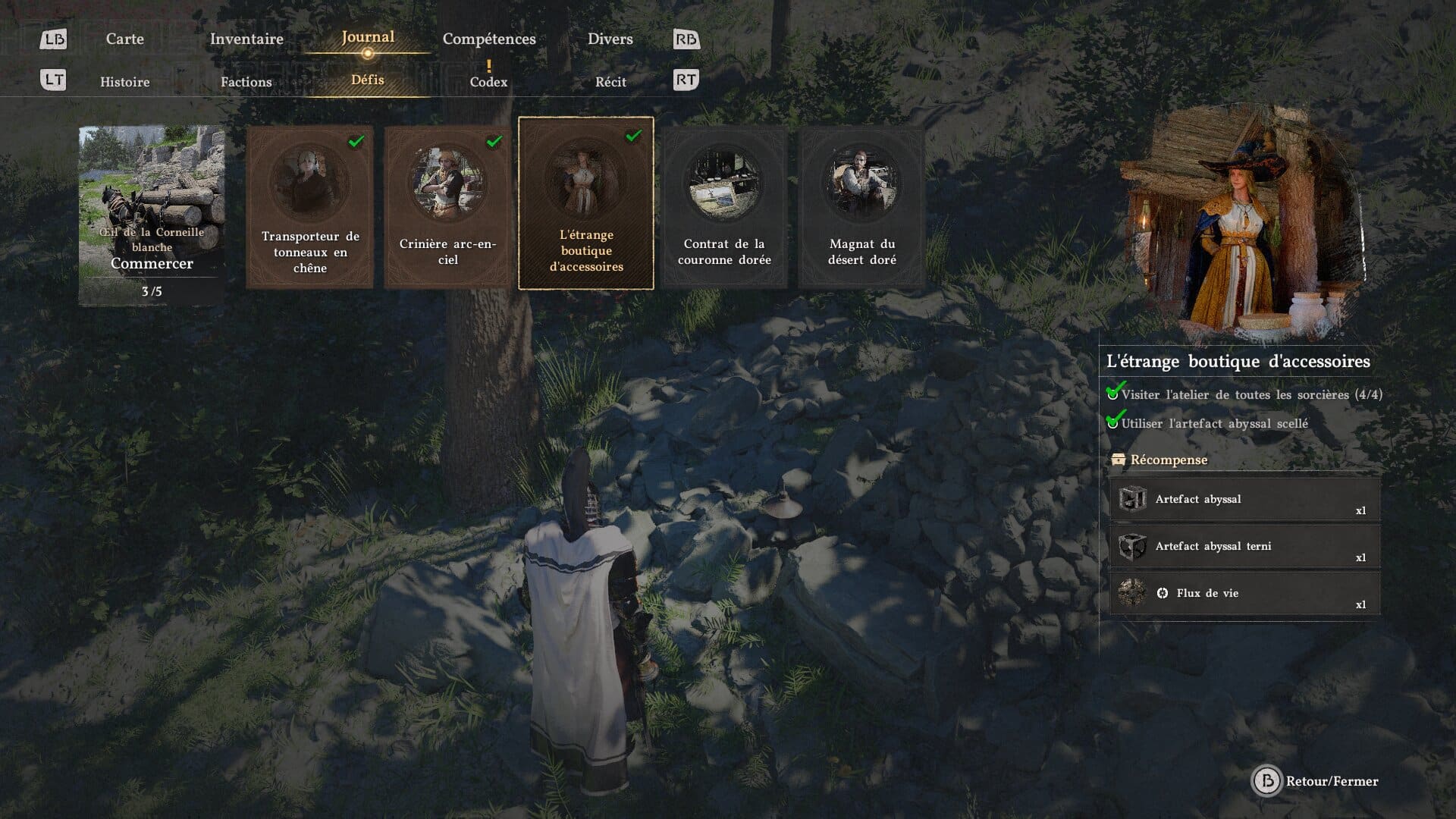Show the Histoire sub-tab
The height and width of the screenshot is (819, 1456).
pyautogui.click(x=125, y=82)
